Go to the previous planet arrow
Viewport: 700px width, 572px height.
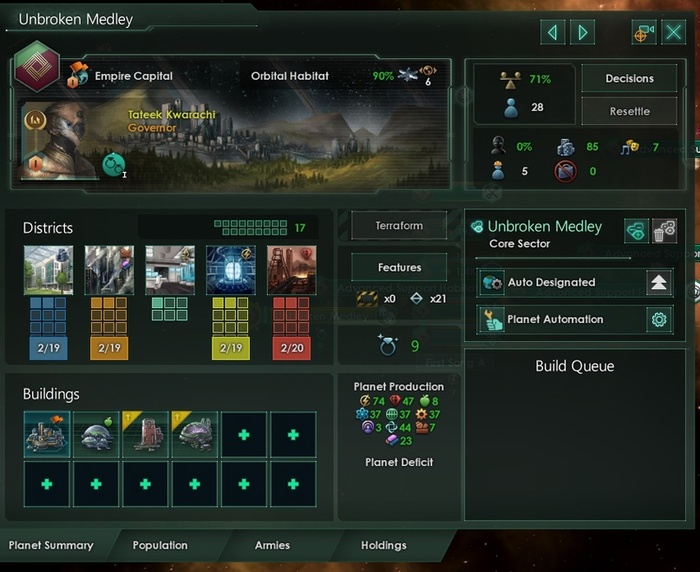552,32
